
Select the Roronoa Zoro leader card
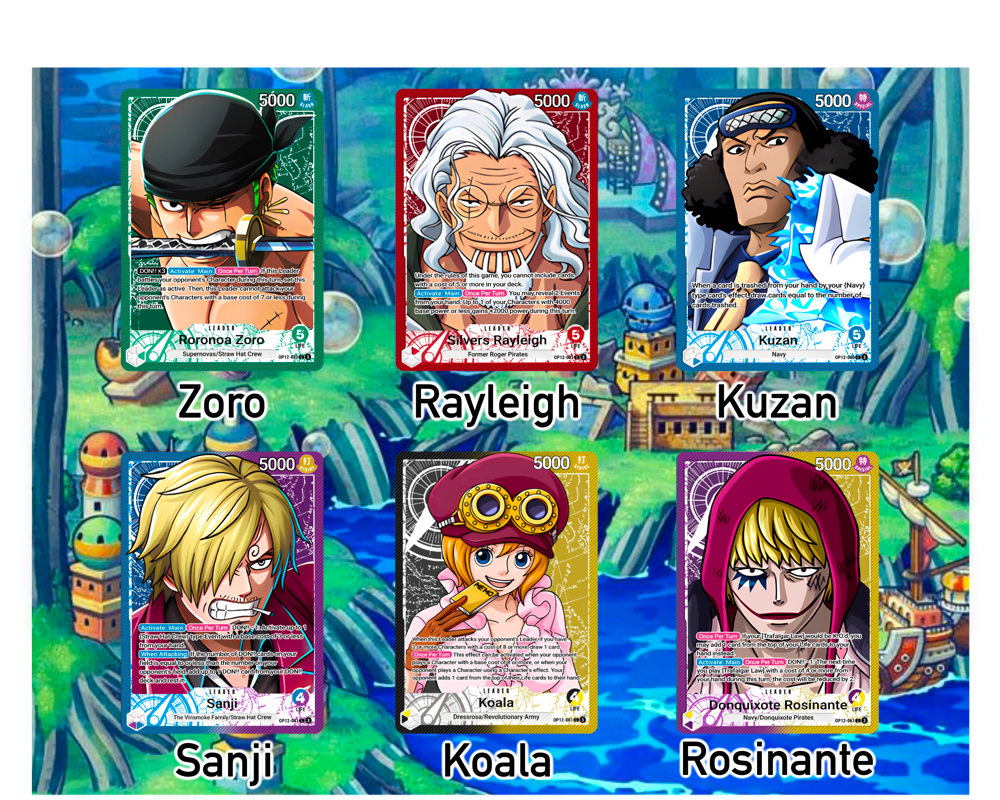[x=222, y=230]
